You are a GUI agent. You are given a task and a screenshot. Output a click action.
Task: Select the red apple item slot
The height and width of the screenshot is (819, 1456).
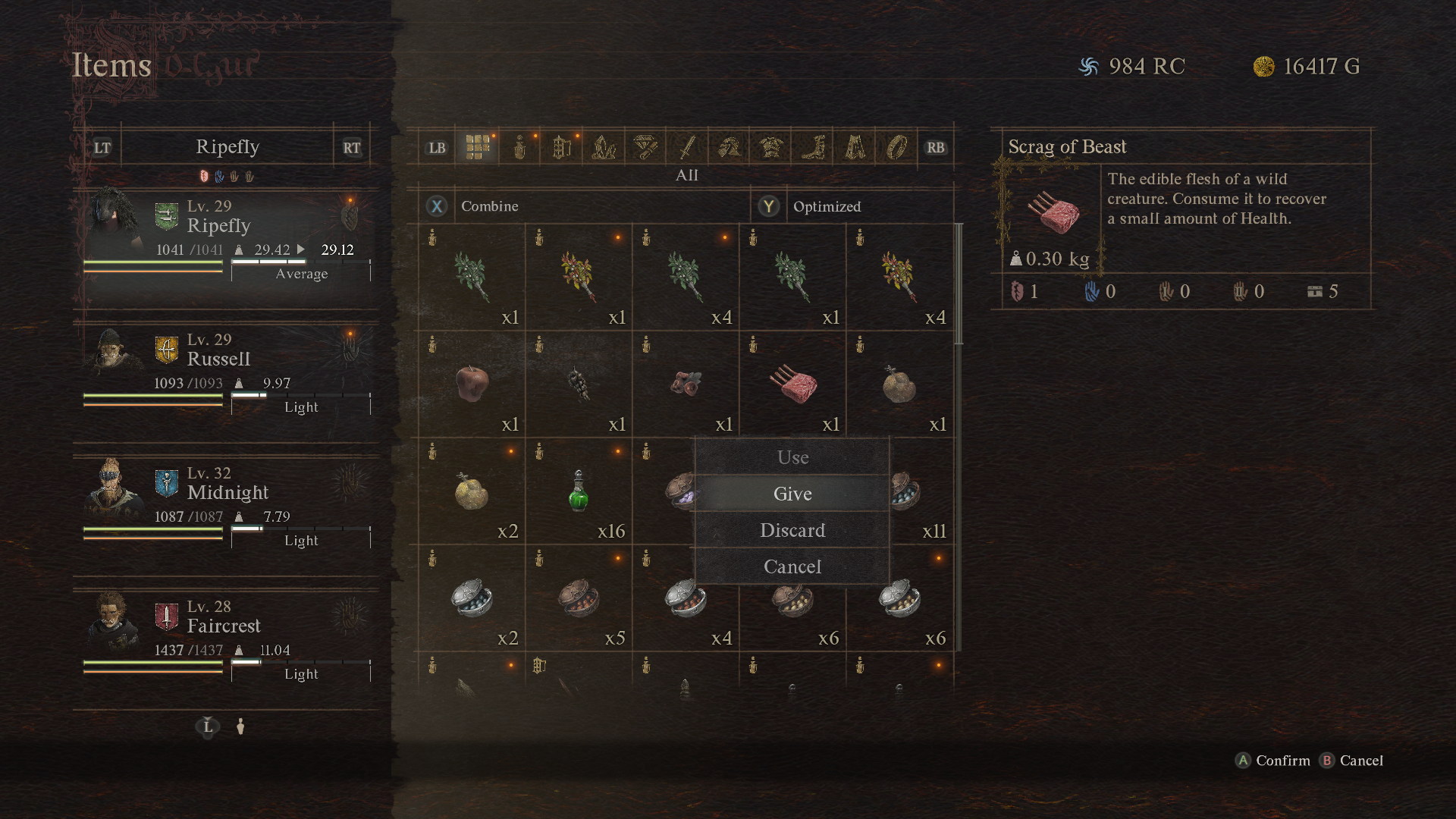point(472,384)
